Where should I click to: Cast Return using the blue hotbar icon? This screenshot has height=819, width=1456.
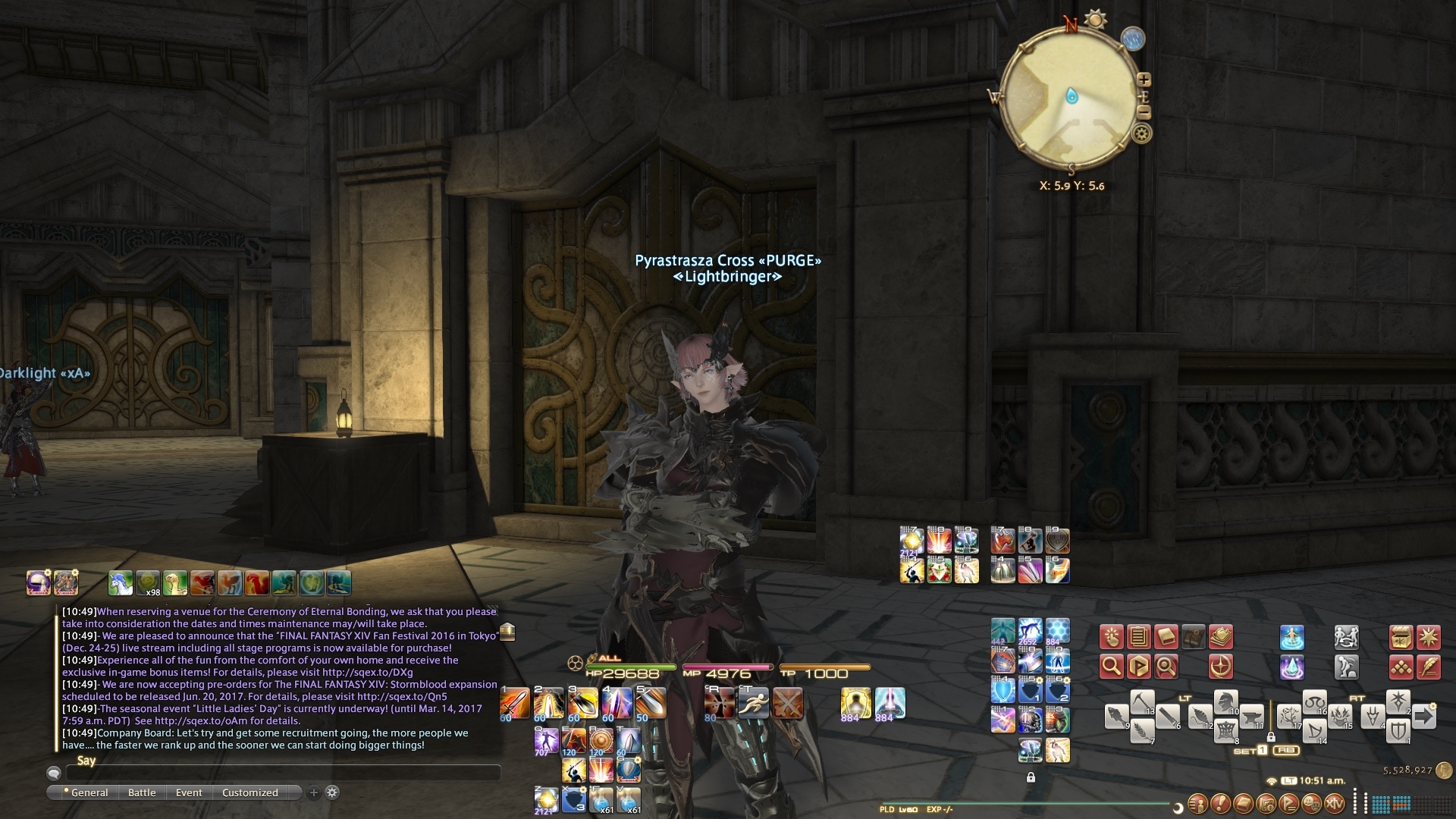pyautogui.click(x=1291, y=637)
